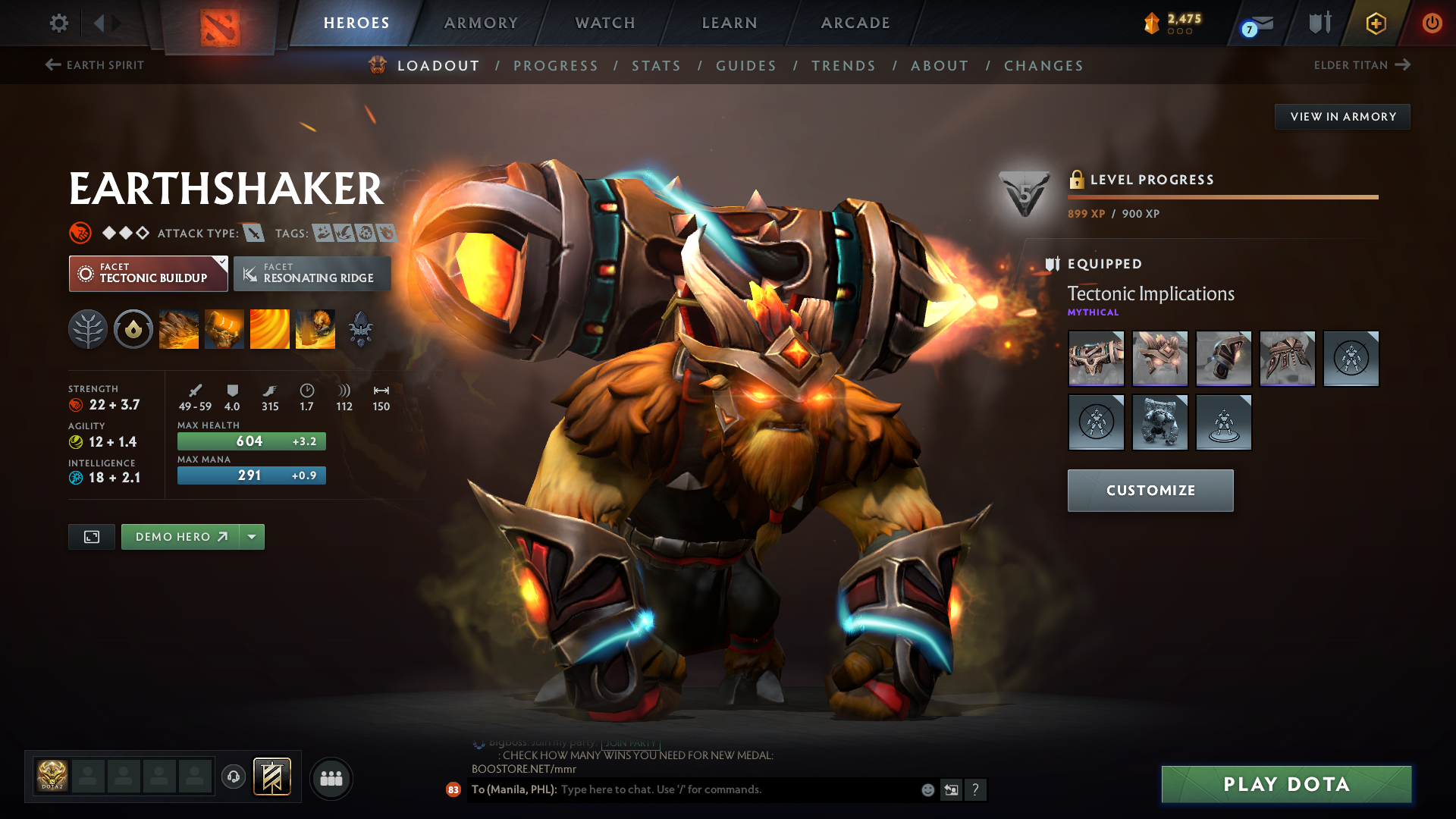Open Earthshaker's talent tree icon
This screenshot has height=819, width=1456.
click(88, 329)
